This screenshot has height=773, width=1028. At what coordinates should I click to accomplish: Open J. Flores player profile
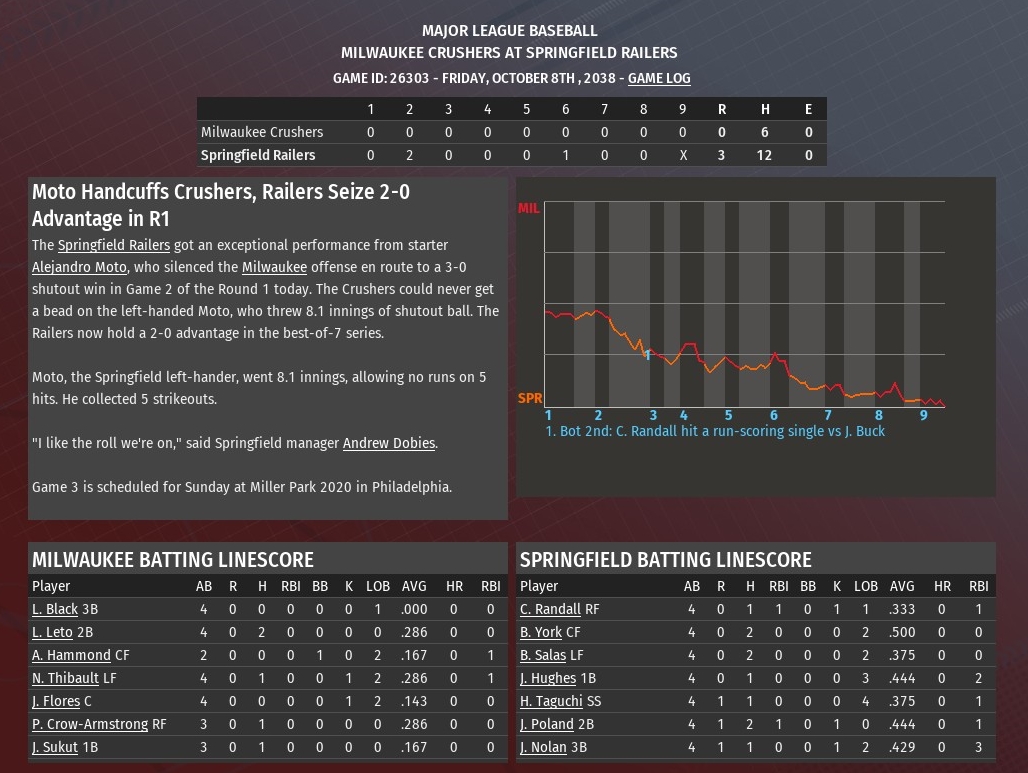[55, 701]
